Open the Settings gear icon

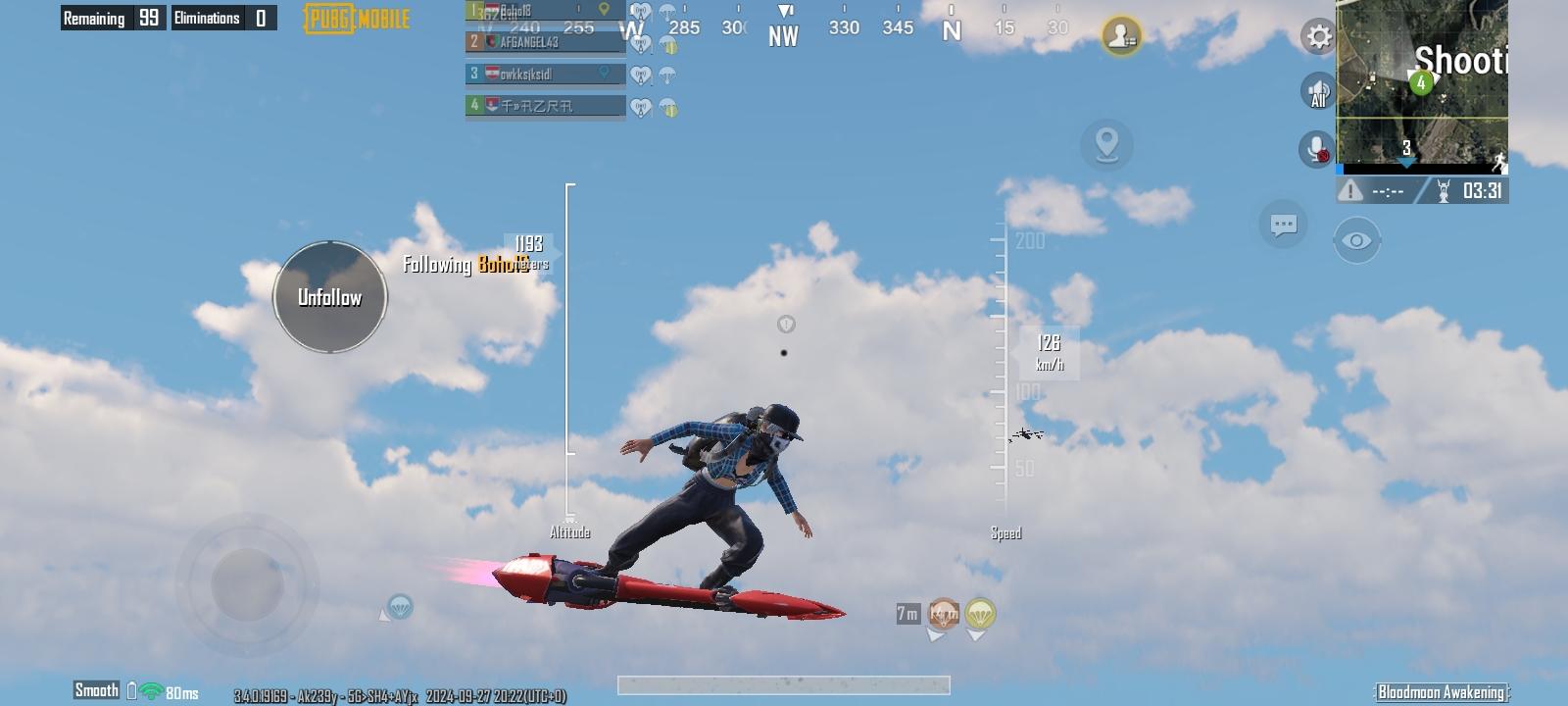pos(1317,37)
